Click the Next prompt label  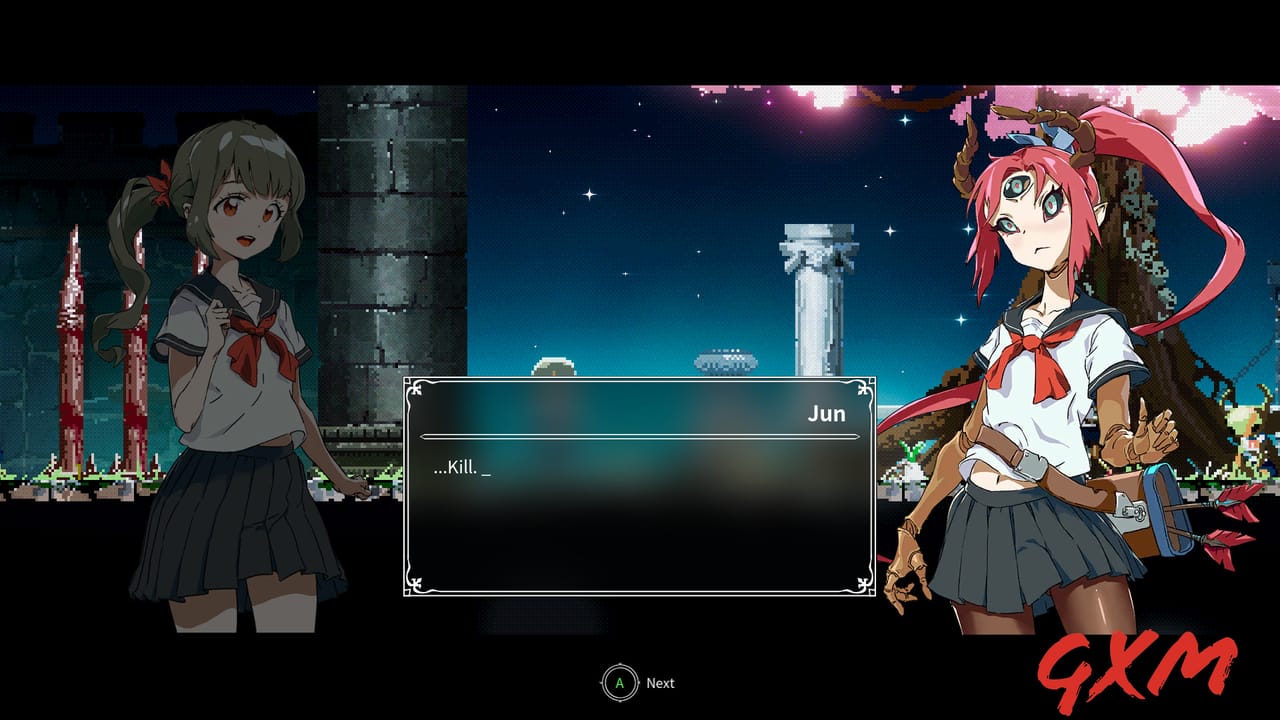click(x=658, y=683)
